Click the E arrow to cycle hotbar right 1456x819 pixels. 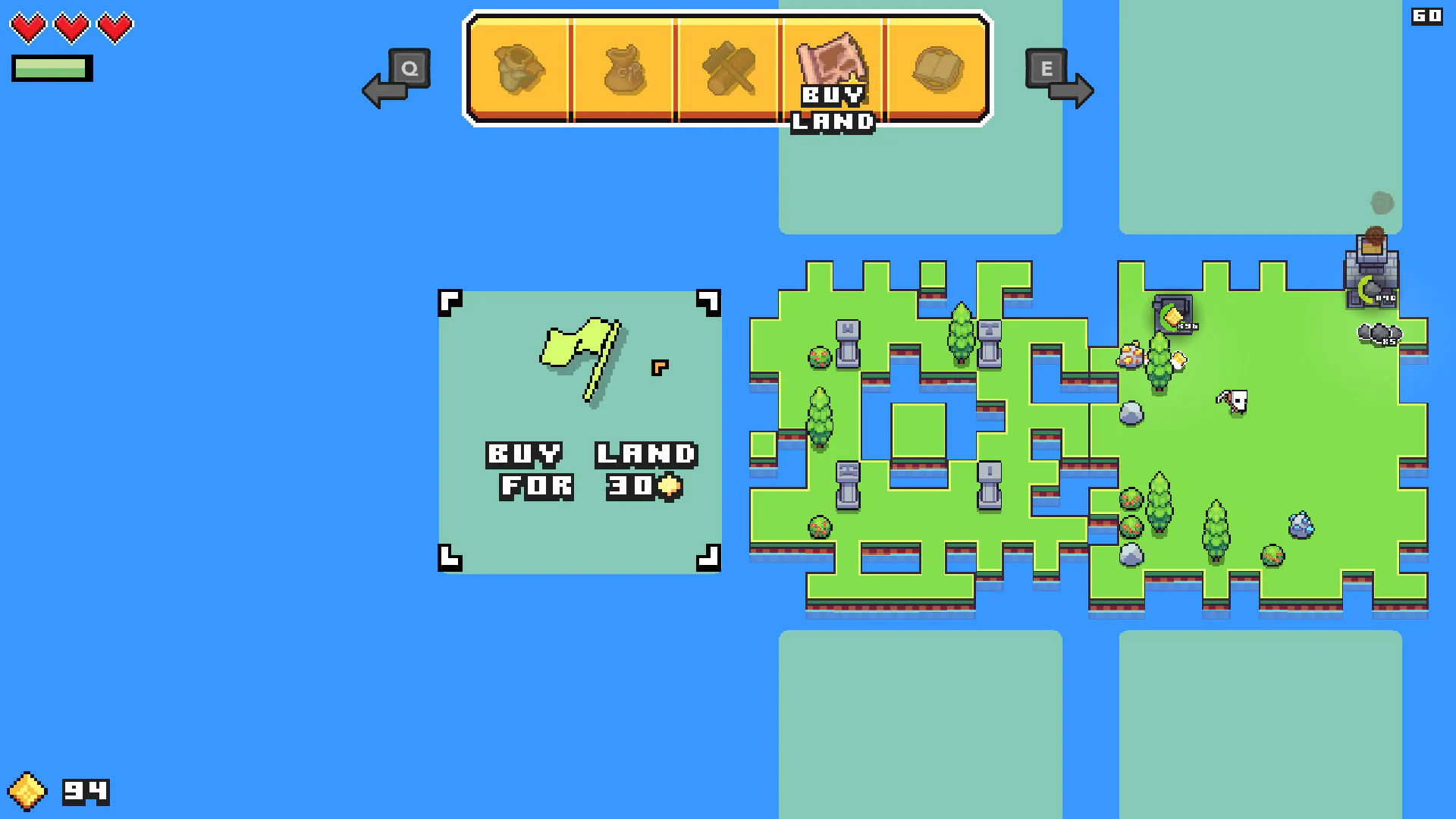click(x=1060, y=80)
